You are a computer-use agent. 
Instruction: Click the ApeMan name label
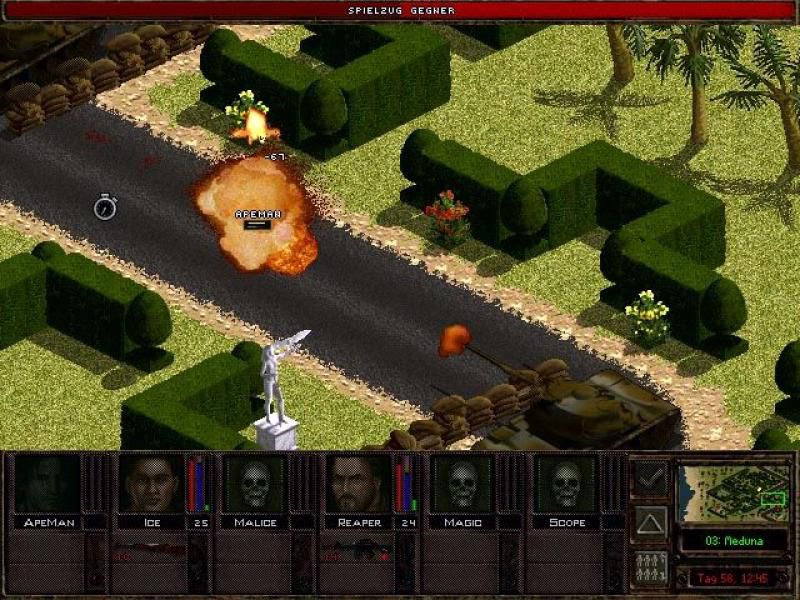click(x=47, y=522)
